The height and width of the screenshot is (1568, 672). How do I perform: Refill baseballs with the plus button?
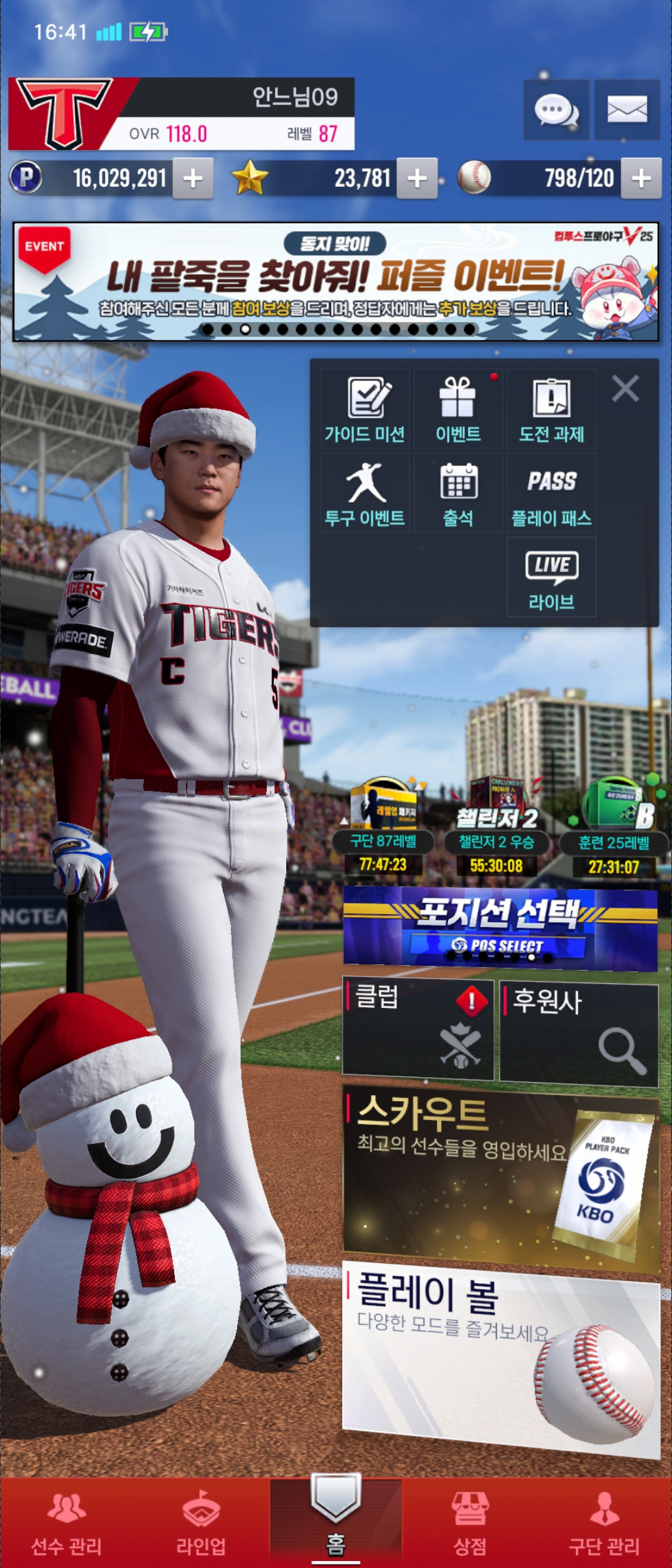[x=642, y=179]
